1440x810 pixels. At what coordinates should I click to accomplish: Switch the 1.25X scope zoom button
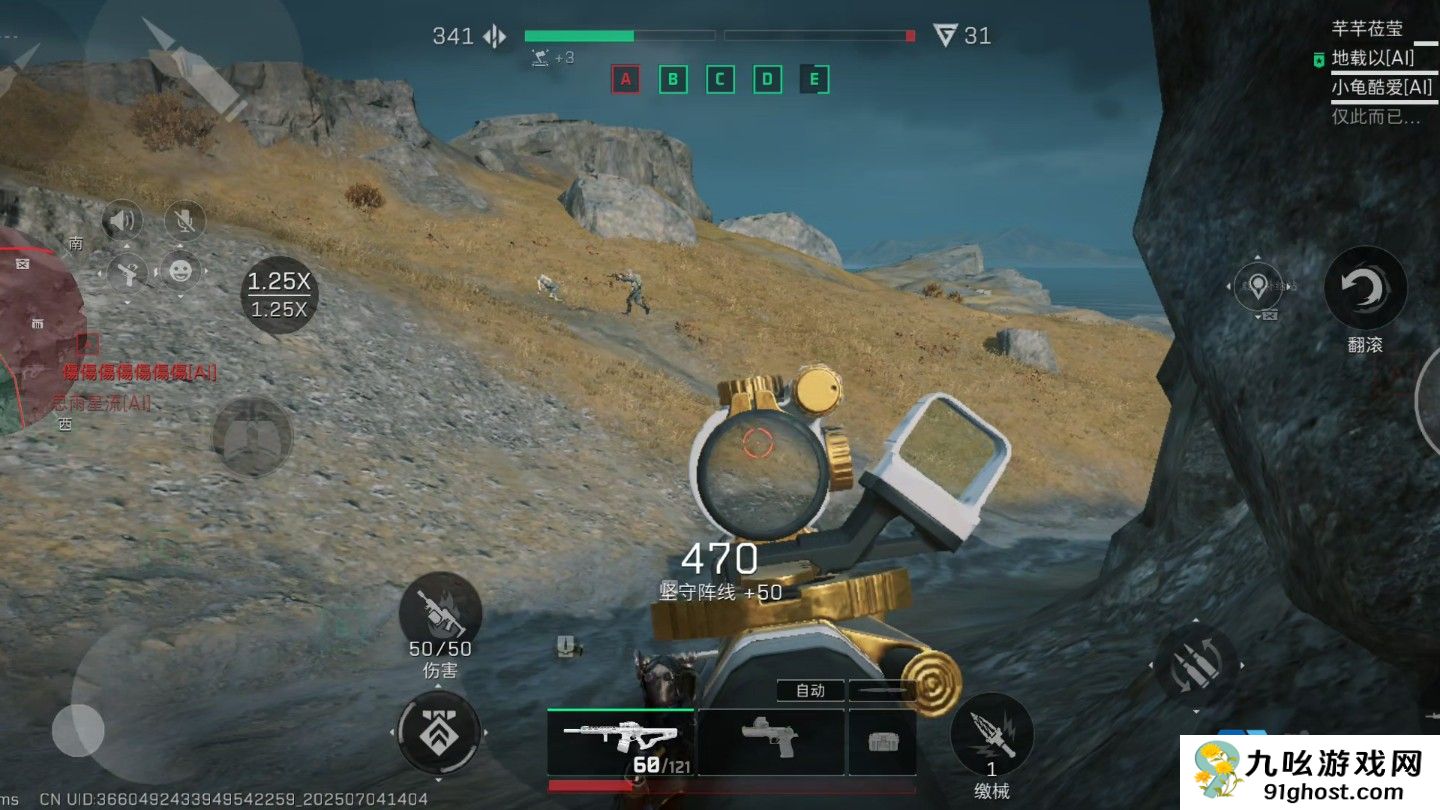click(x=279, y=294)
